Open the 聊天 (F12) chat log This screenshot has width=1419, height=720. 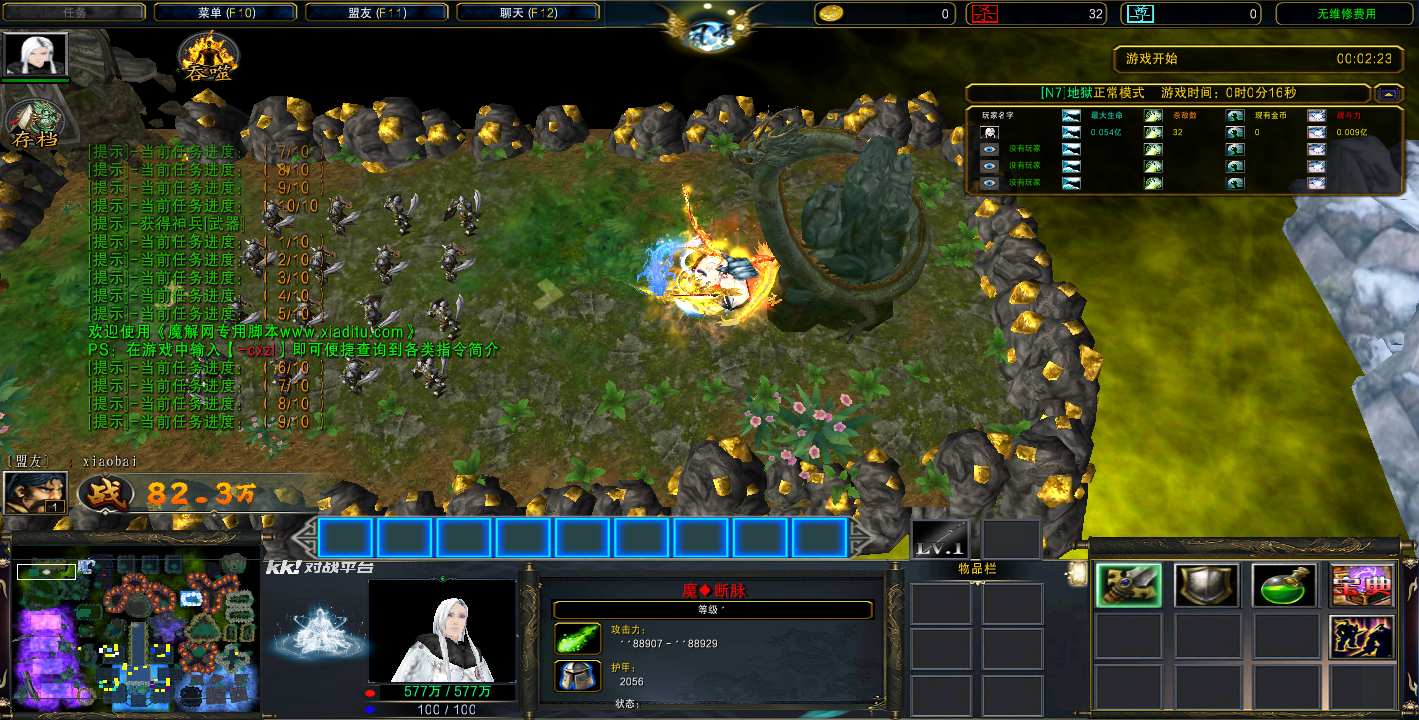[x=528, y=13]
